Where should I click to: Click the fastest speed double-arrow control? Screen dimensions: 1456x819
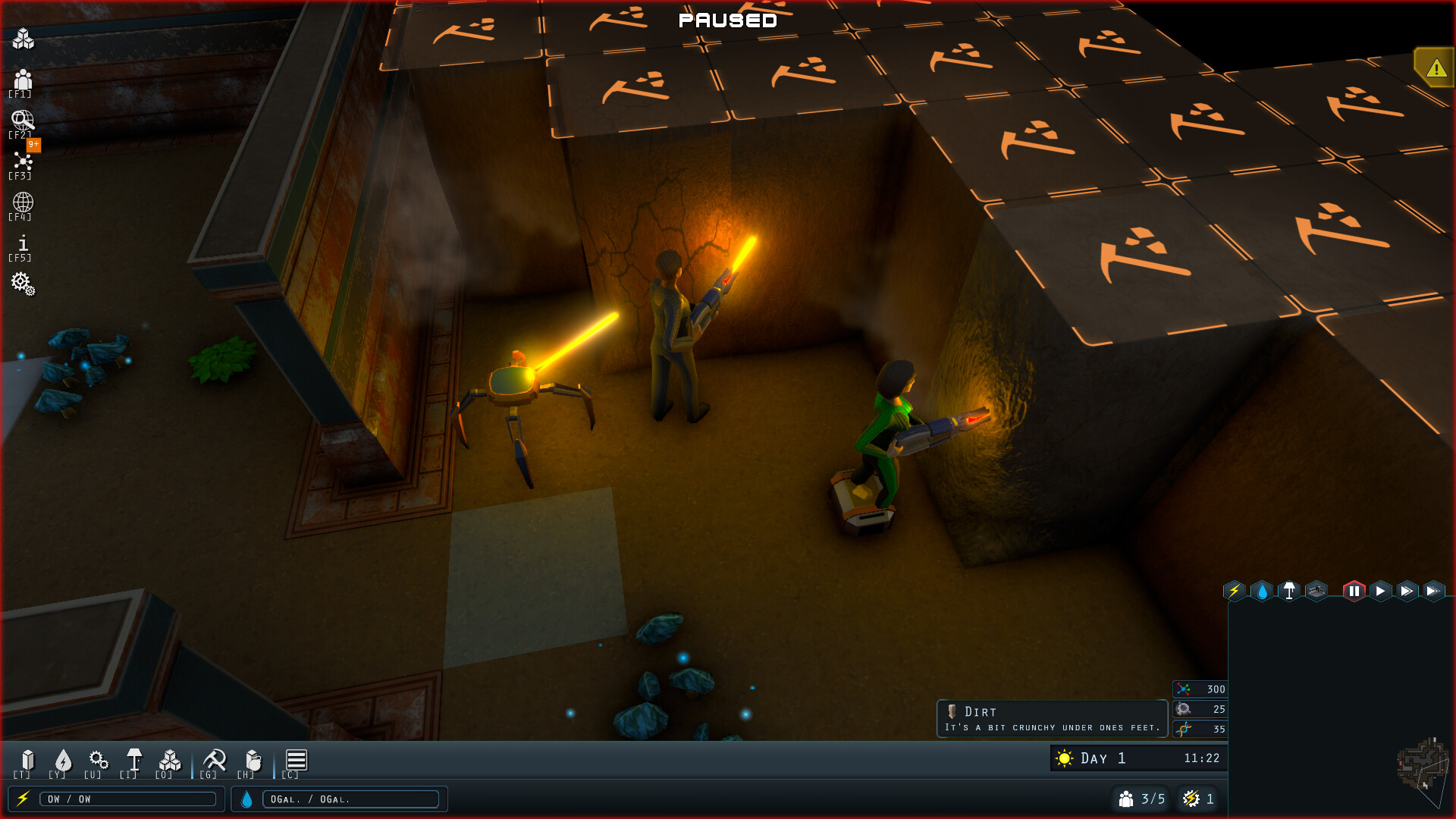pyautogui.click(x=1435, y=591)
